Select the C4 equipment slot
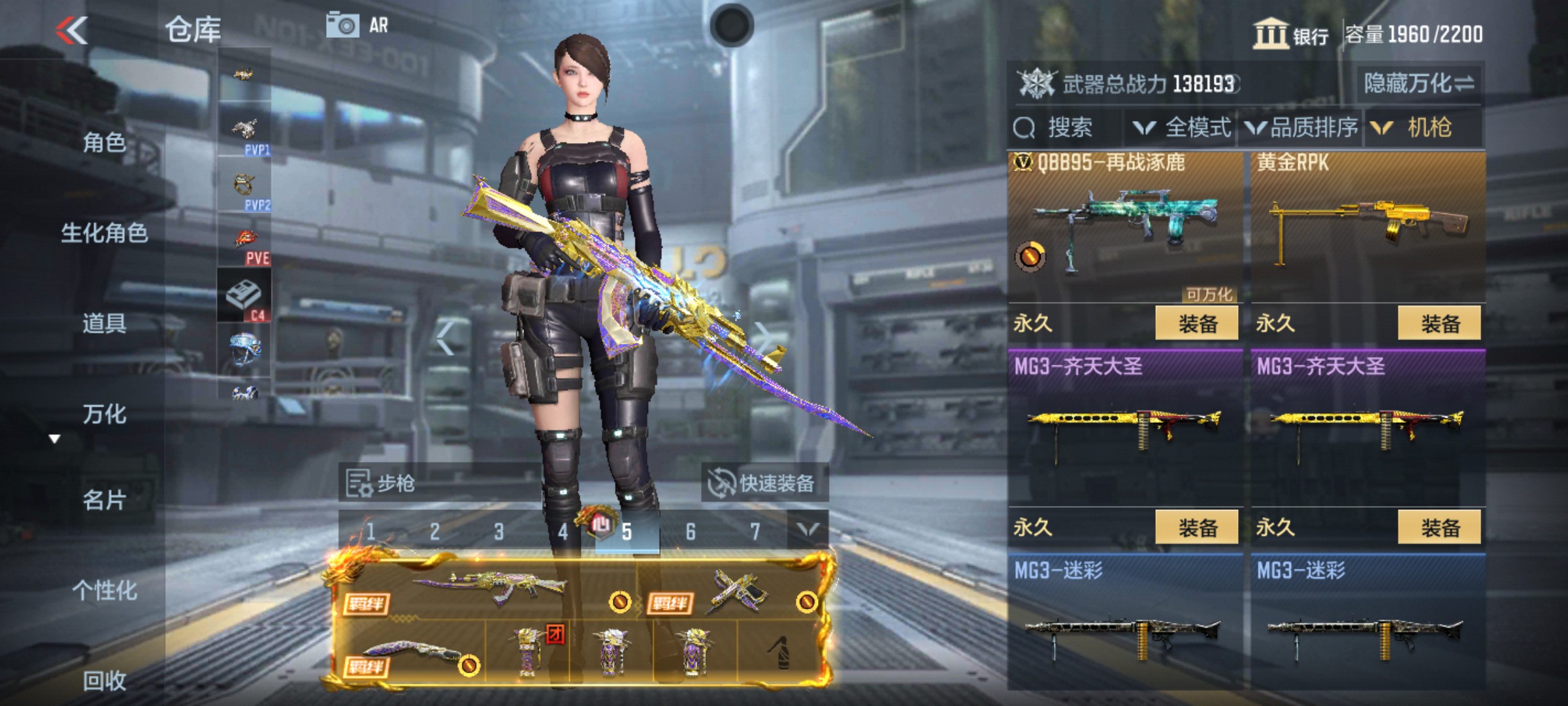This screenshot has width=1568, height=706. click(244, 296)
